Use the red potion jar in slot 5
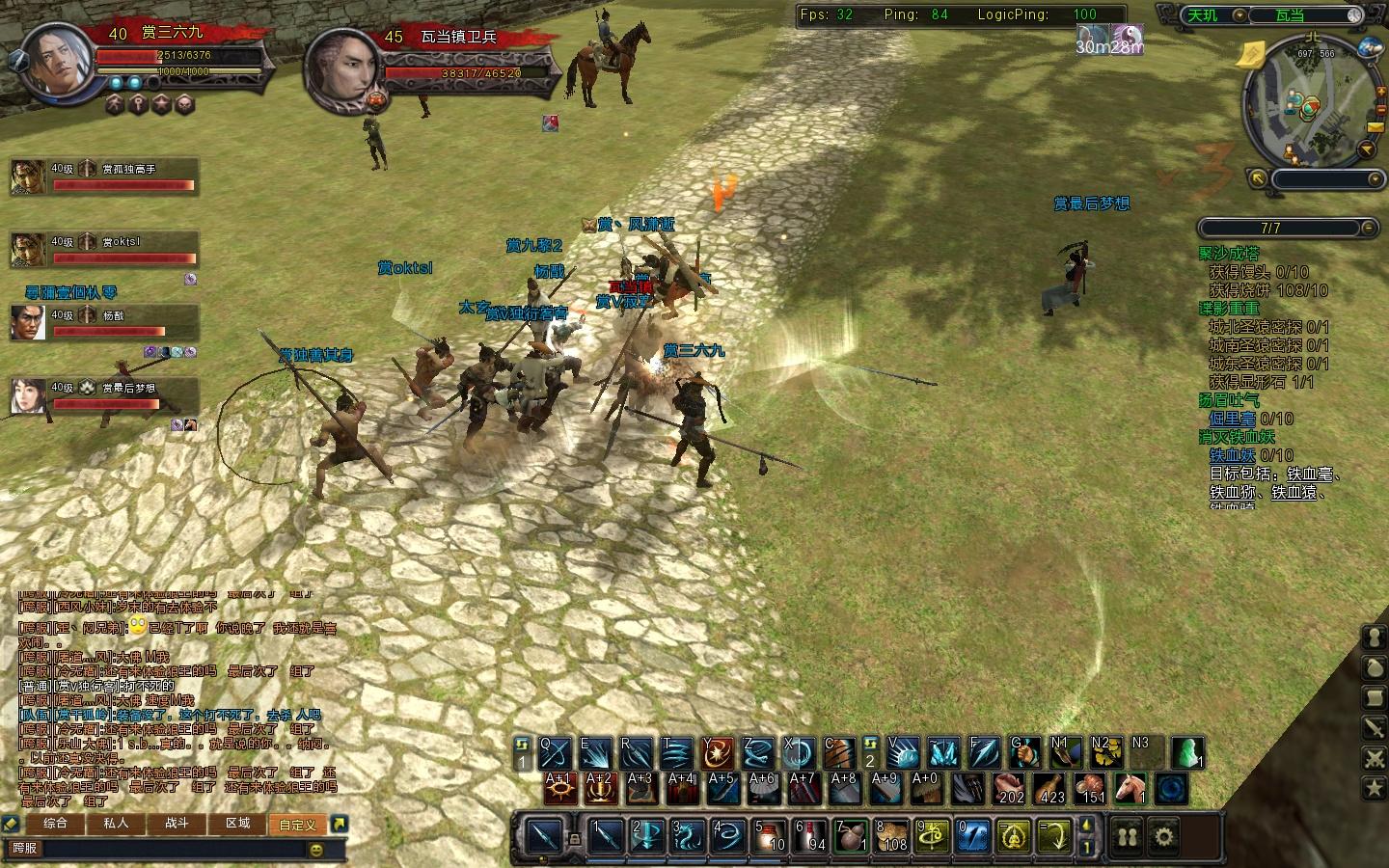 771,835
